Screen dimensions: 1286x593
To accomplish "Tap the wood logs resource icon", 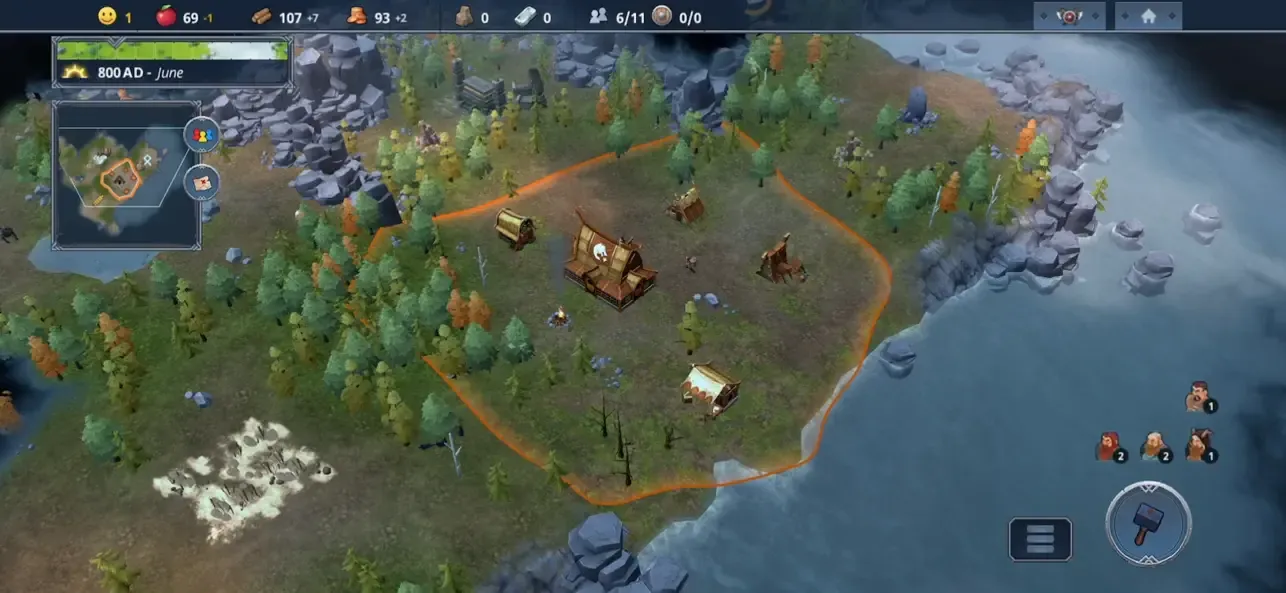I will 261,16.
